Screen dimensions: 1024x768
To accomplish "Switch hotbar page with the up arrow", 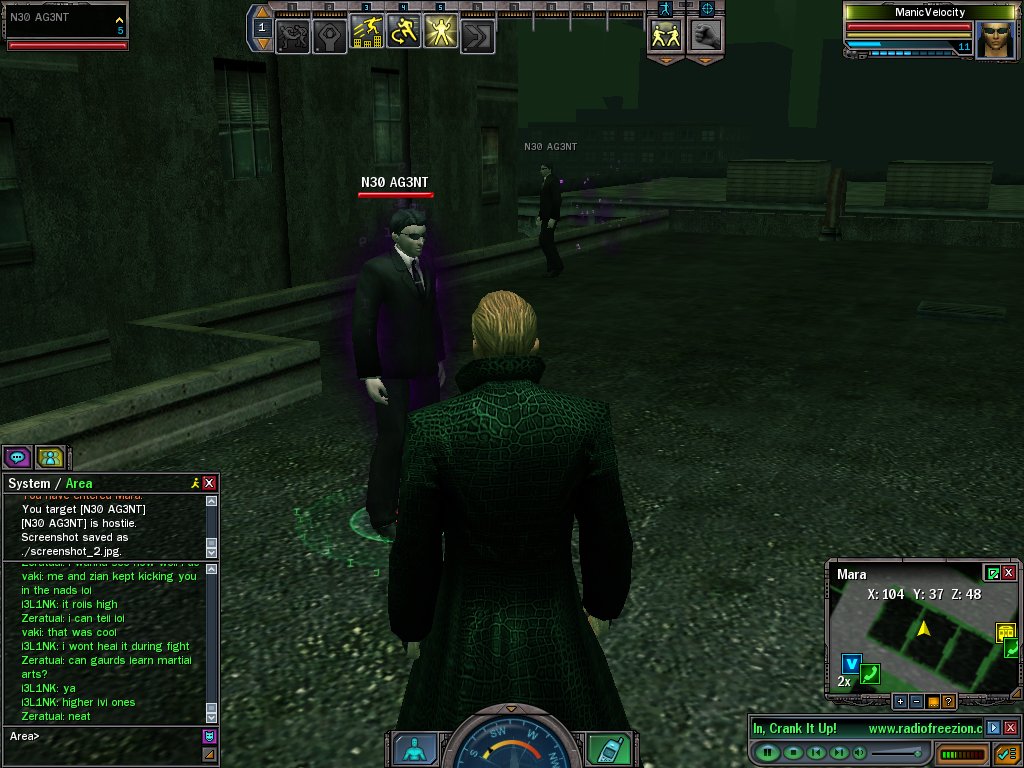I will tap(262, 13).
